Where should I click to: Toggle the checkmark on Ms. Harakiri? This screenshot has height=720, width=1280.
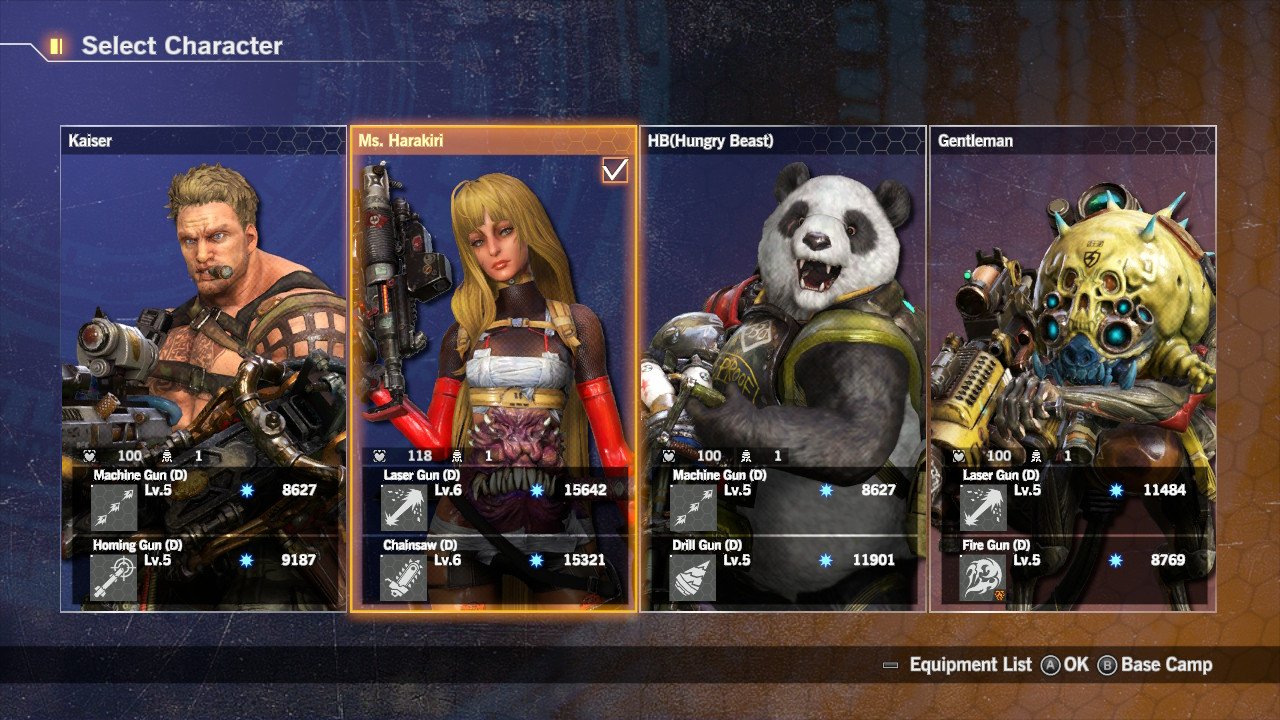(615, 170)
